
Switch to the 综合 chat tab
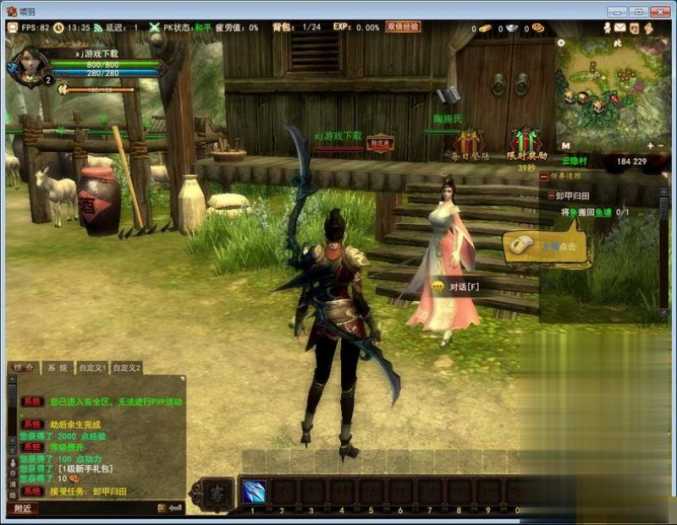coord(21,368)
